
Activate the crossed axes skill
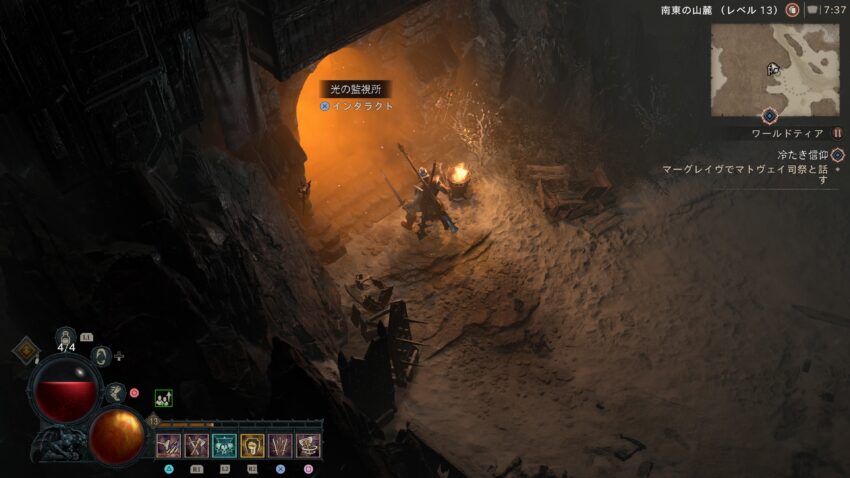point(196,446)
